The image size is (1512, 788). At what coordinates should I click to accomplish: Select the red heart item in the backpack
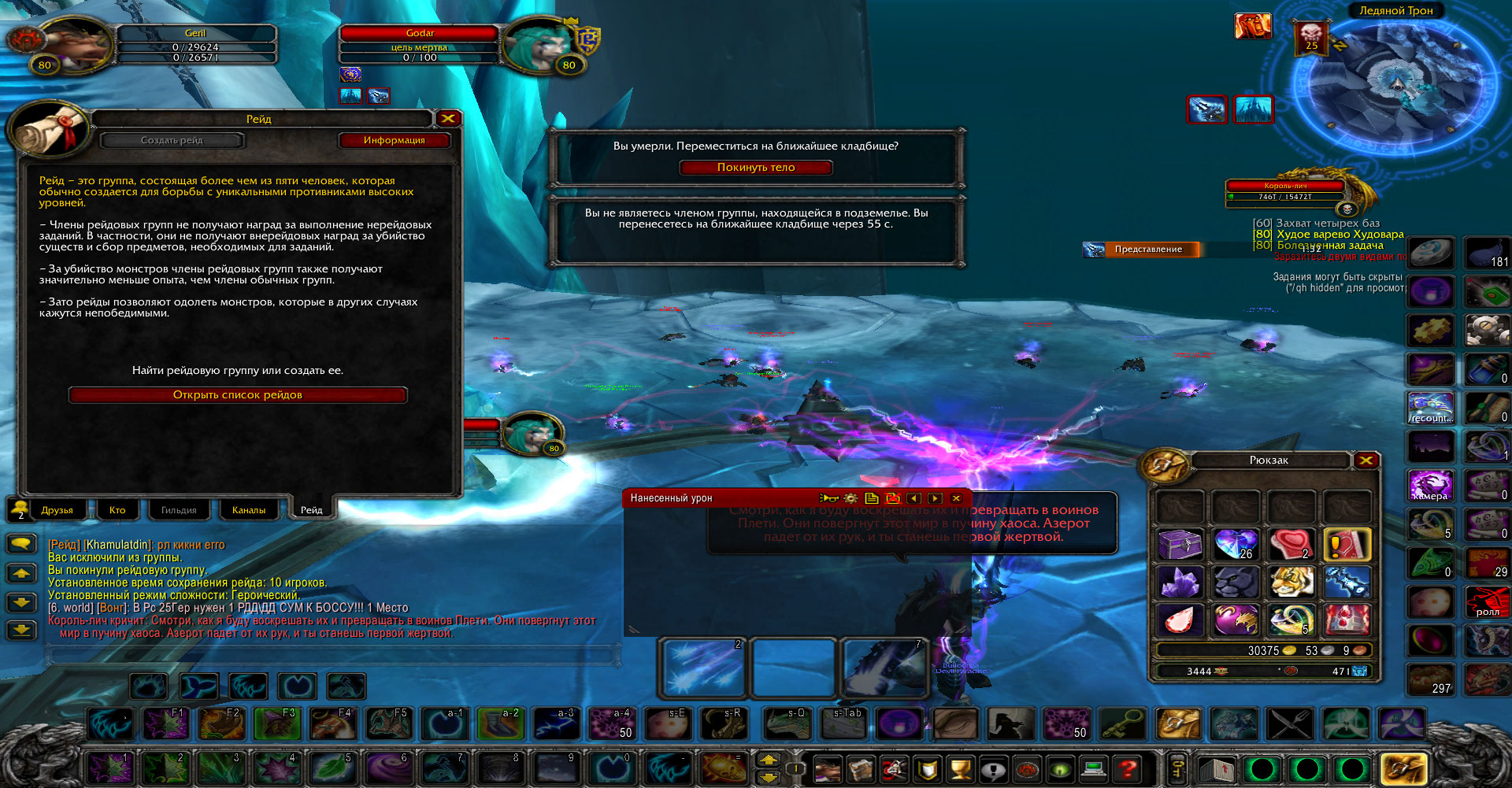click(x=1291, y=544)
